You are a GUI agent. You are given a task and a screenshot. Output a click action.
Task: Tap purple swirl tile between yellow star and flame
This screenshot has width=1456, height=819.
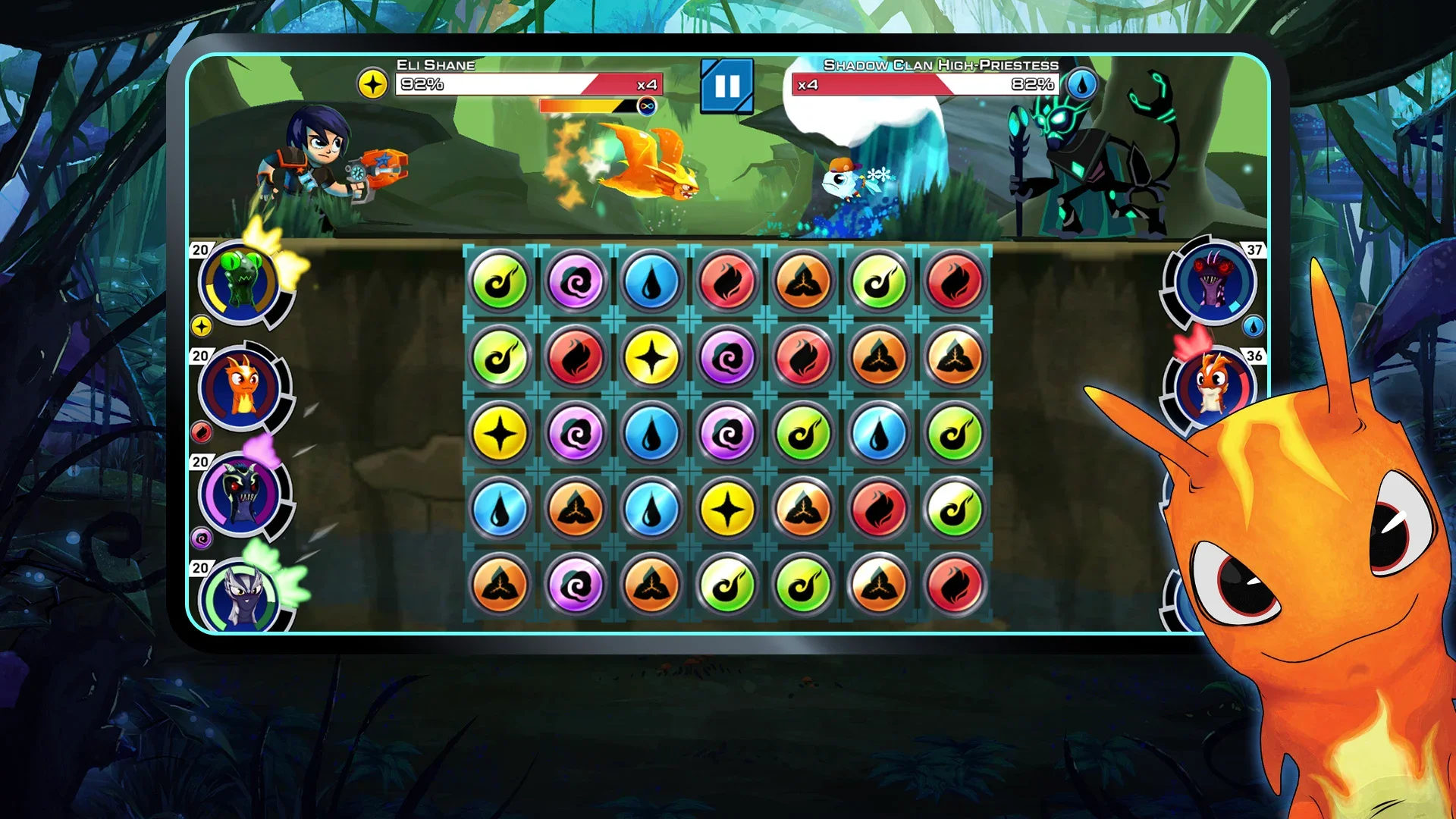(726, 357)
